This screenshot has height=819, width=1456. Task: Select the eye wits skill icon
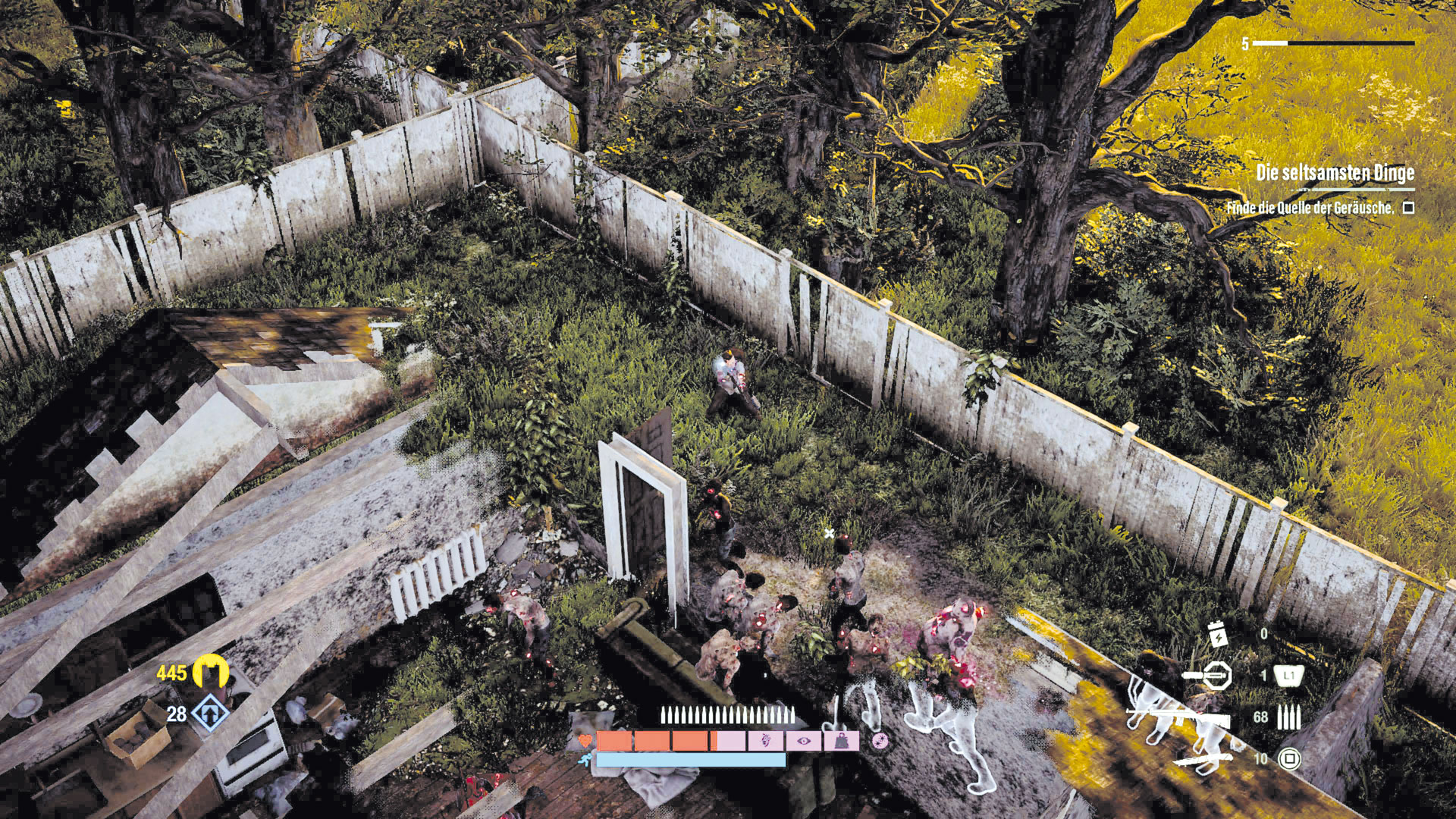[805, 741]
